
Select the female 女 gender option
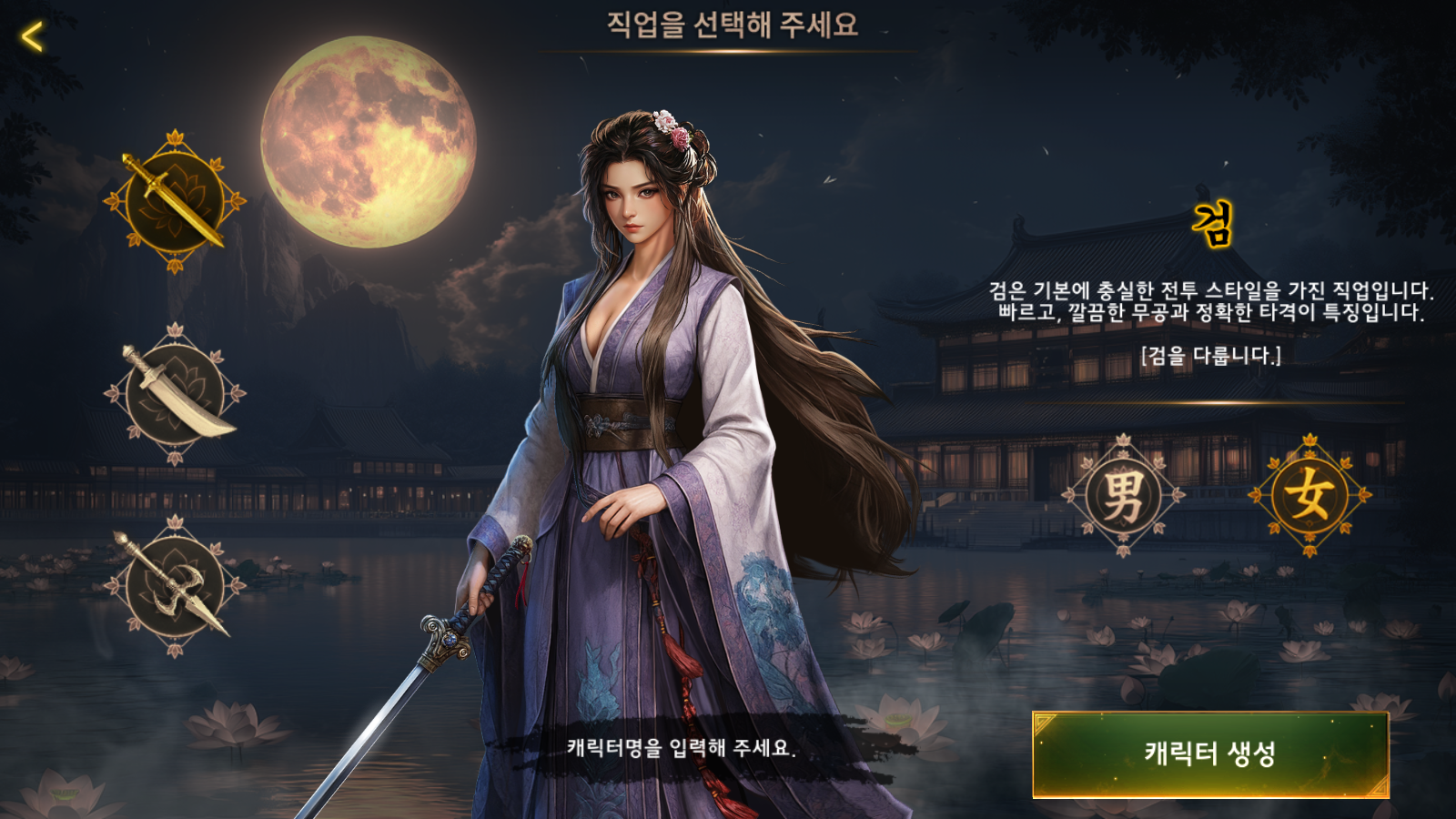(1309, 496)
